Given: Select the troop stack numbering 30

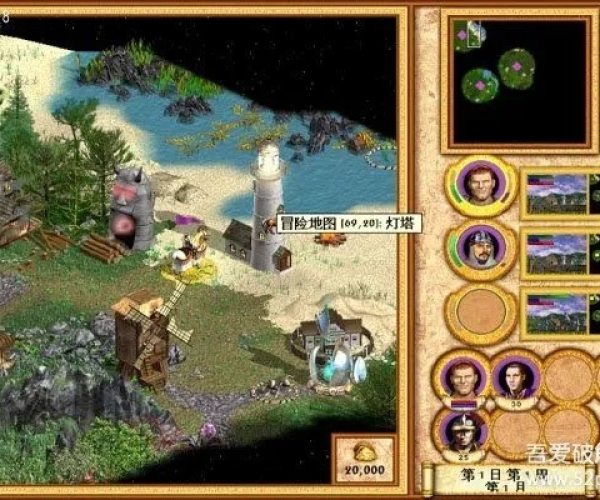Looking at the screenshot, I should [515, 378].
